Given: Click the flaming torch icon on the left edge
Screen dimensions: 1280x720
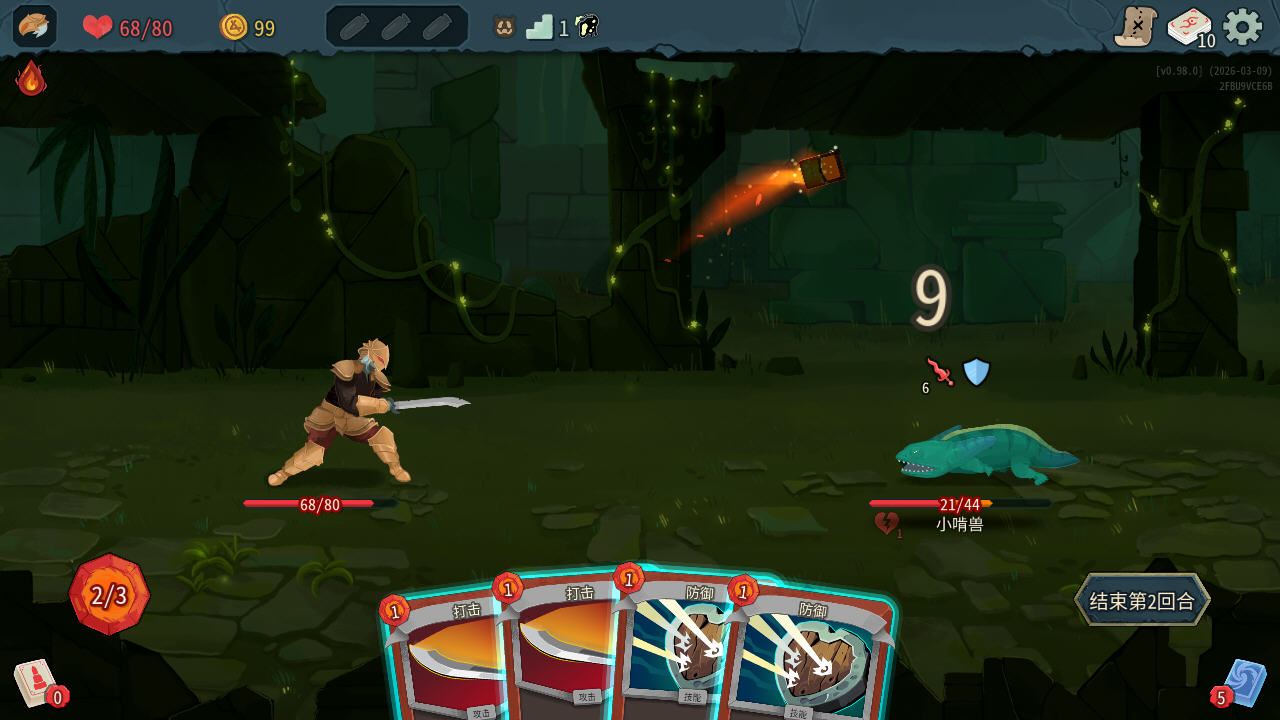Looking at the screenshot, I should coord(30,79).
